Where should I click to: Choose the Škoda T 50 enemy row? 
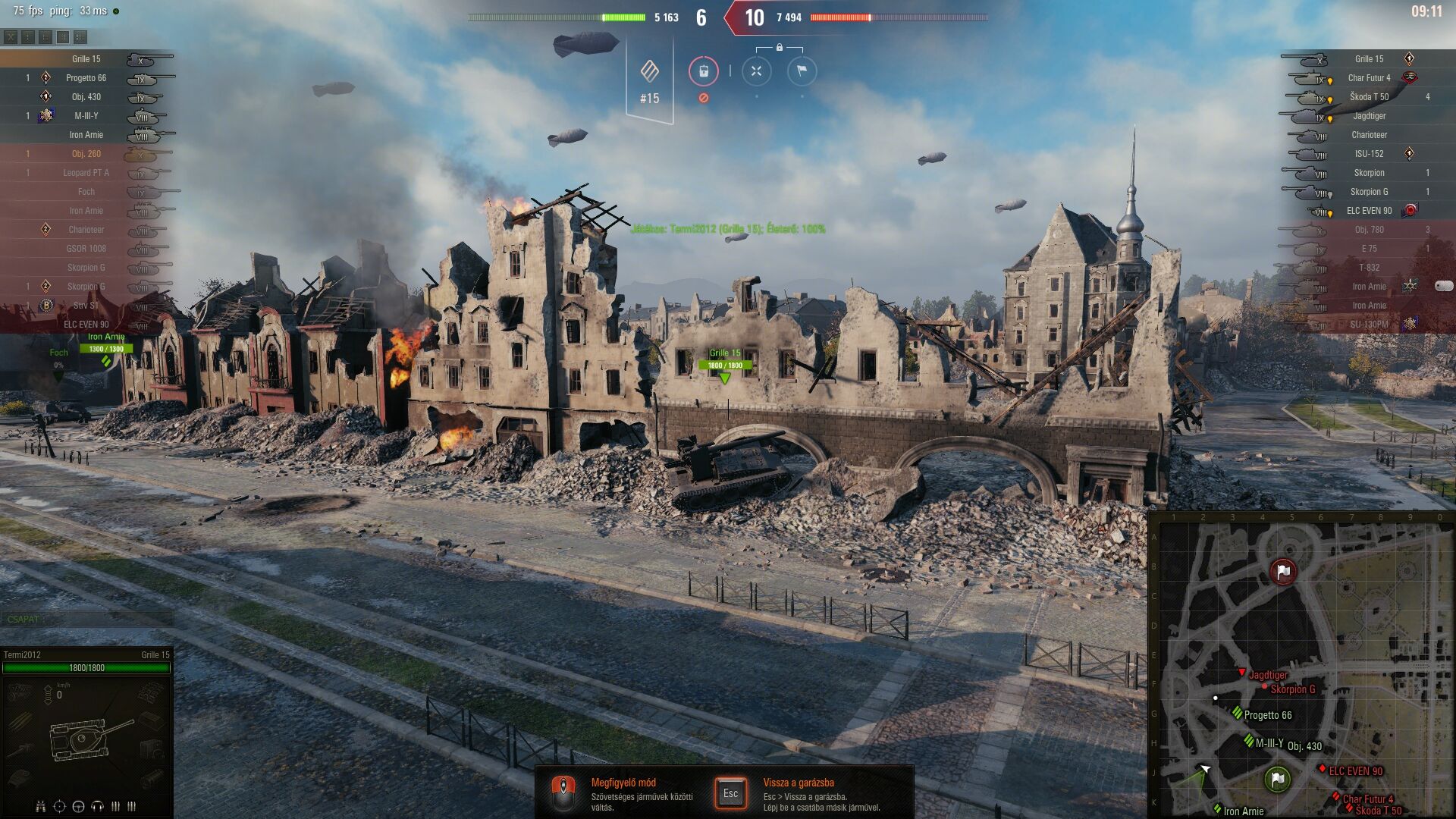(x=1369, y=97)
